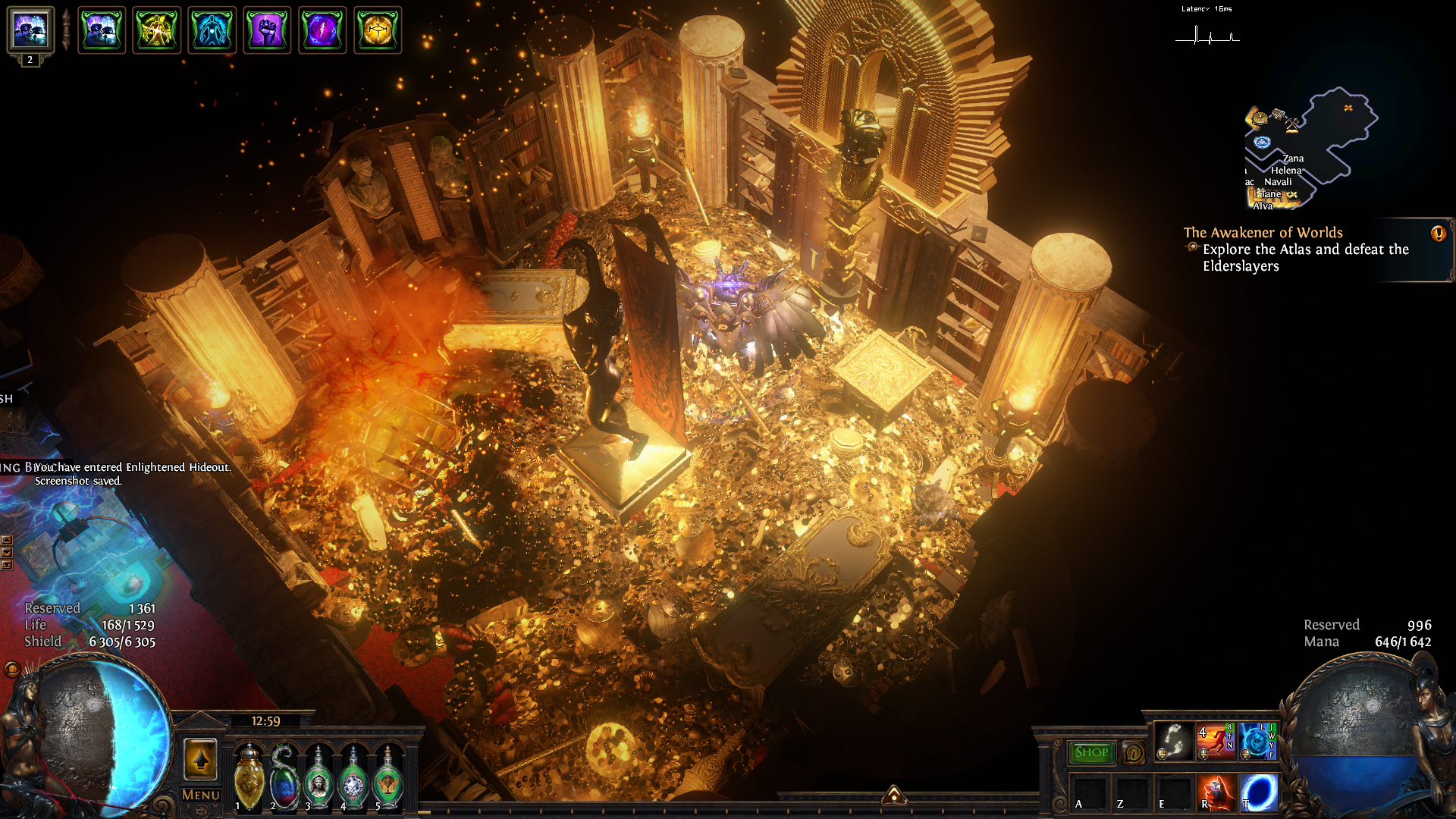Click the yellow level-up arrow button

[x=201, y=758]
